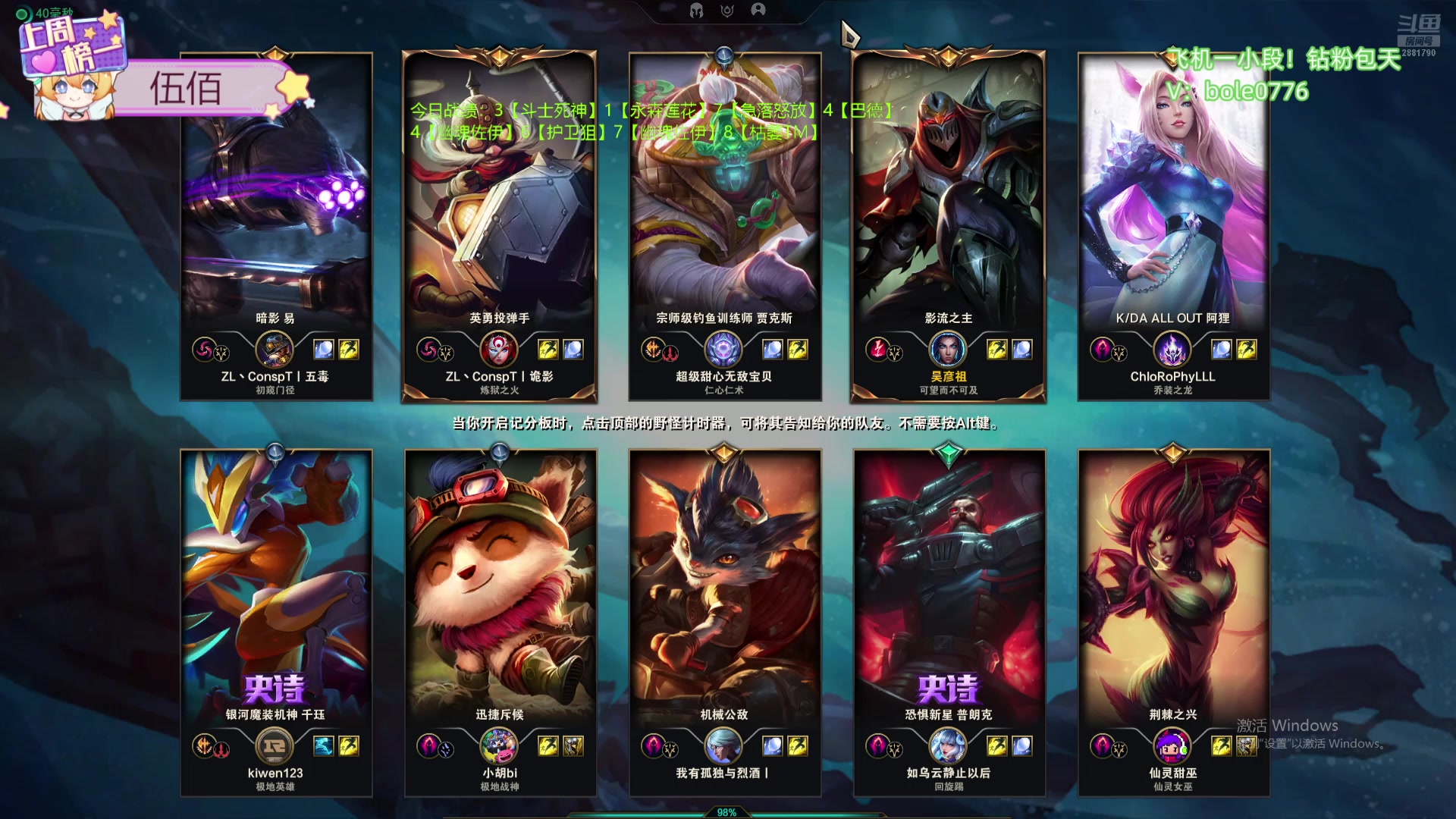Select the 影流之主 Zed card
The height and width of the screenshot is (819, 1456).
point(948,226)
